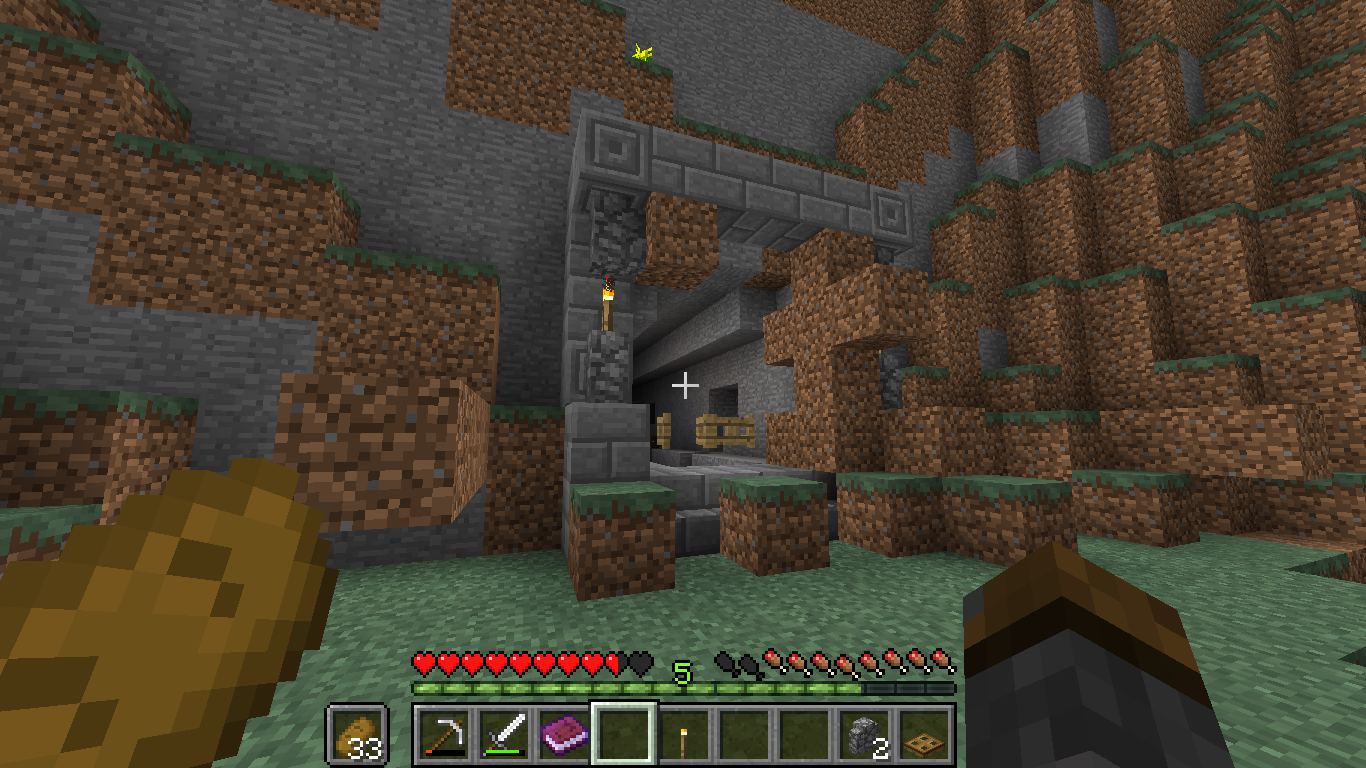
Task: Click the off-hand baked potato slot
Action: (x=357, y=735)
